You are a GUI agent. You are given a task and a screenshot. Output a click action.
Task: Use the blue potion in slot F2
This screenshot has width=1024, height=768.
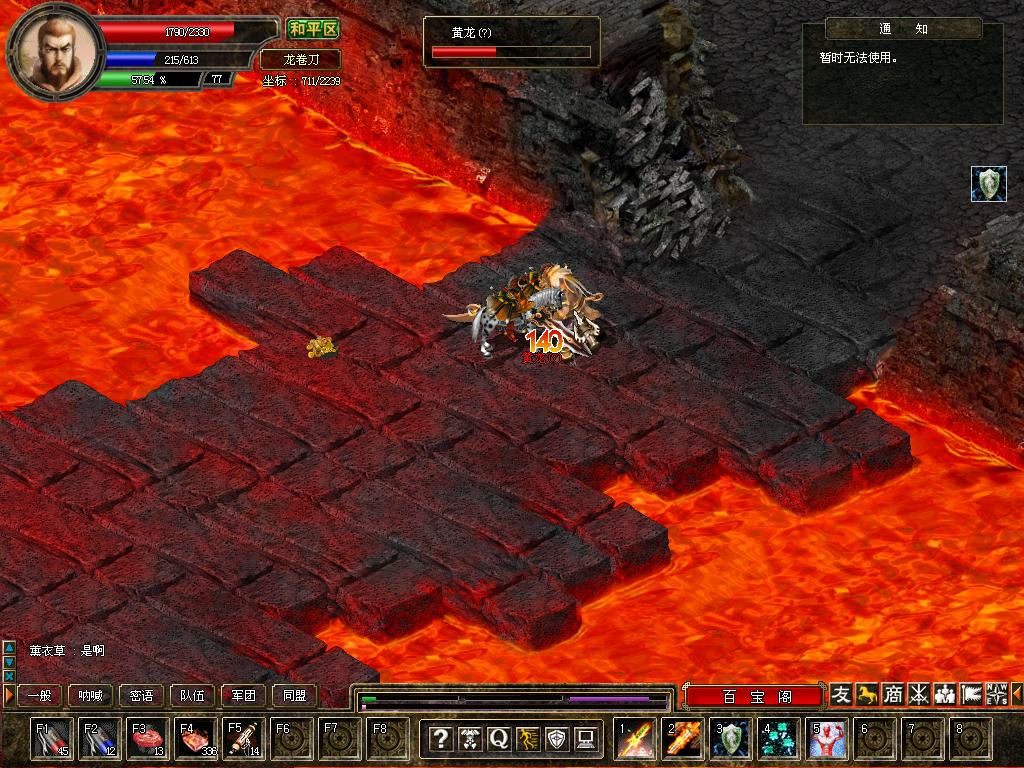100,739
